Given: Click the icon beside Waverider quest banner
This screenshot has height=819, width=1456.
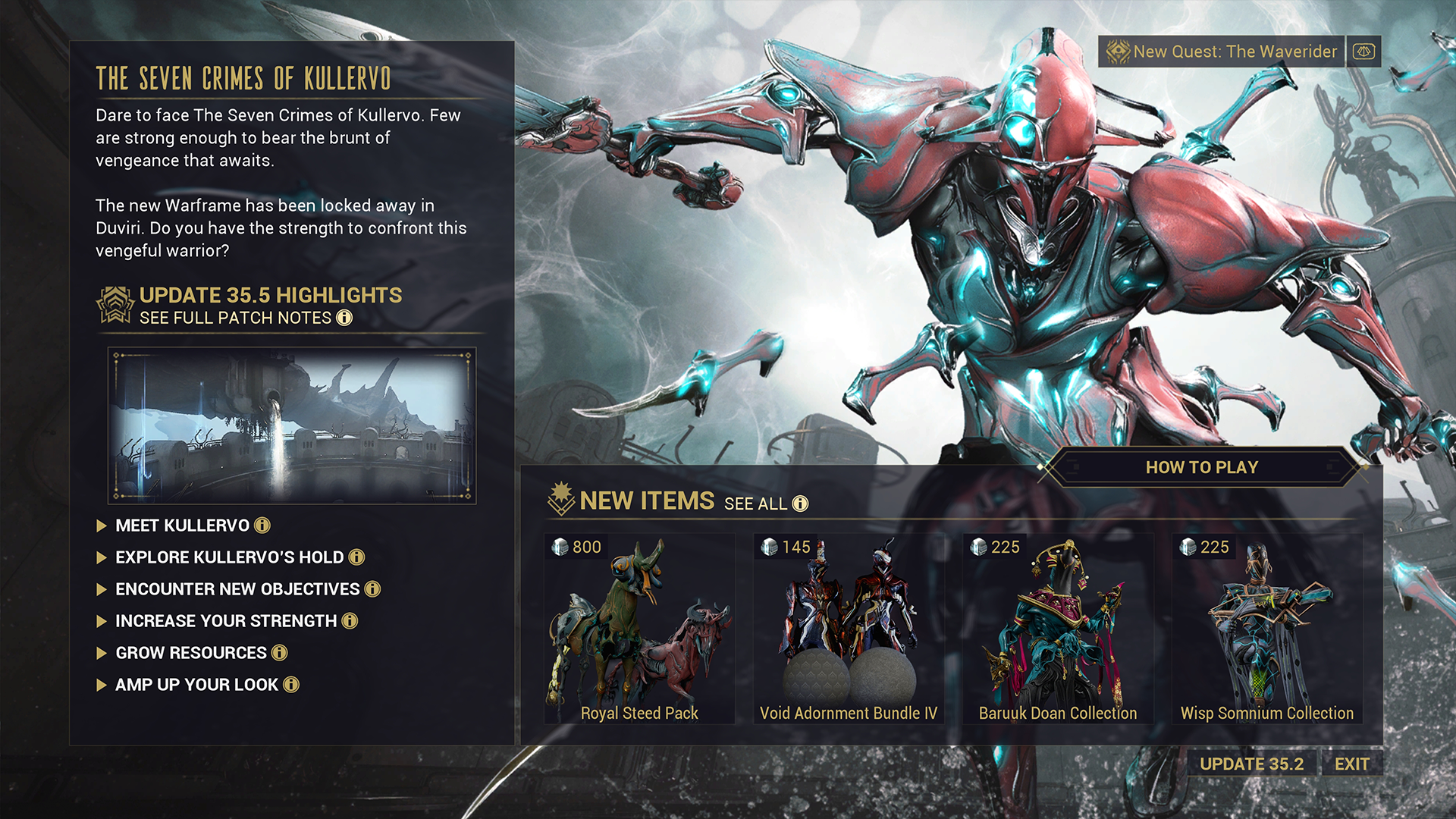Looking at the screenshot, I should 1363,52.
